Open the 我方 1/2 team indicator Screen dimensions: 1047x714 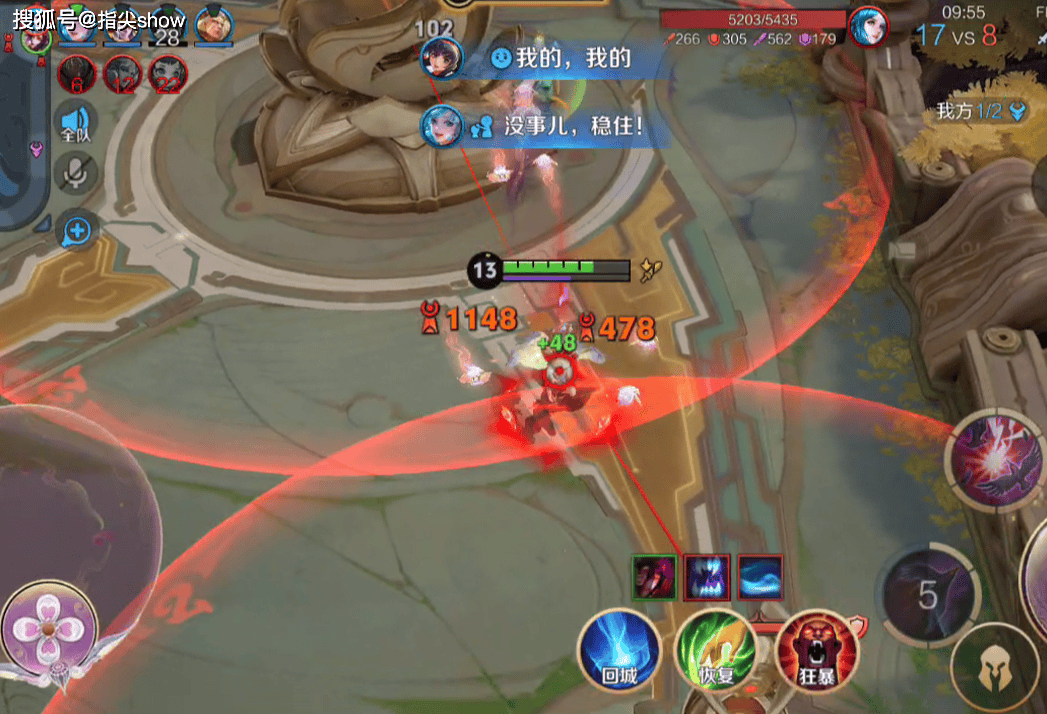[981, 111]
